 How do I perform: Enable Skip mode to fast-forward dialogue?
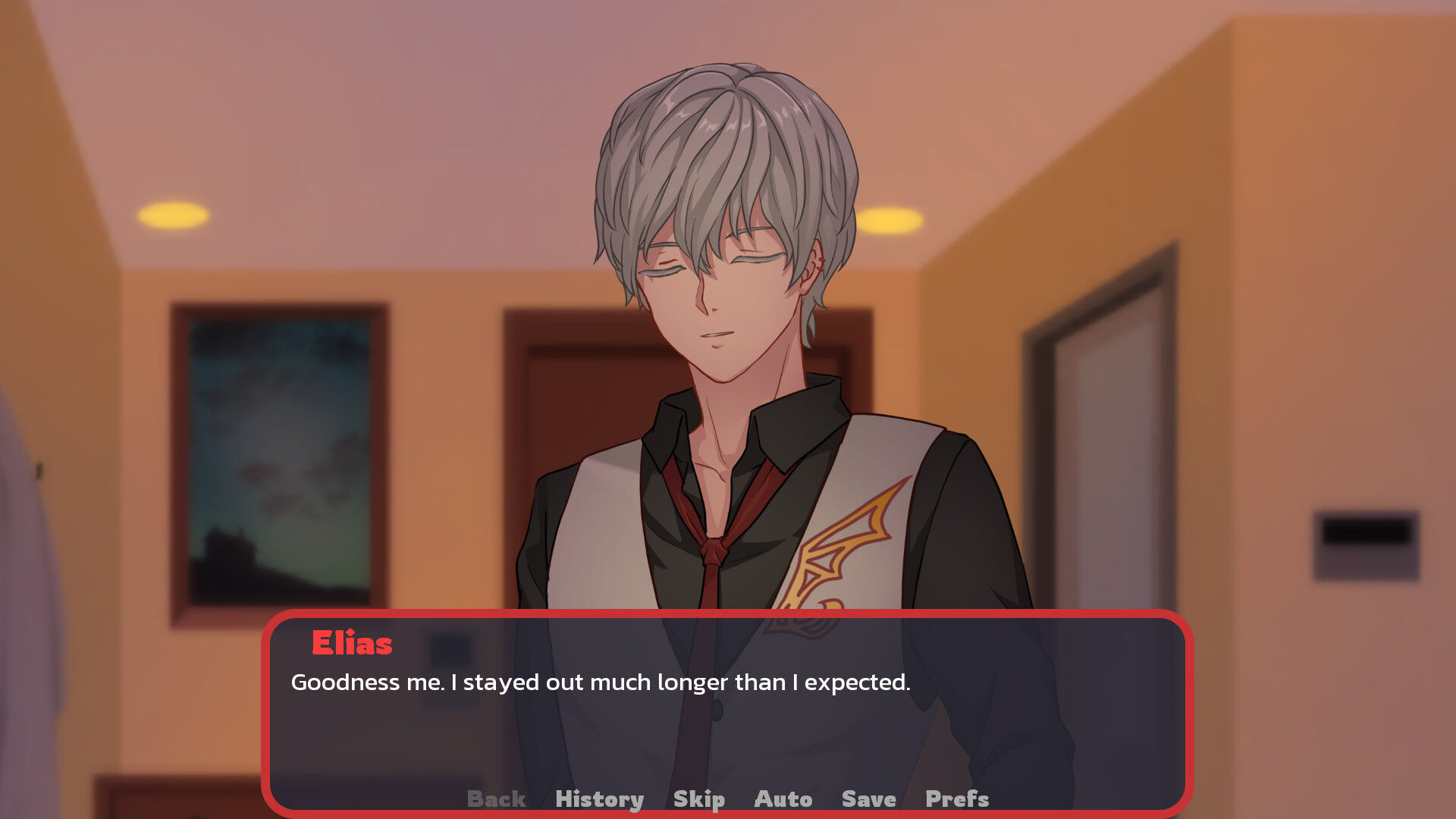698,799
